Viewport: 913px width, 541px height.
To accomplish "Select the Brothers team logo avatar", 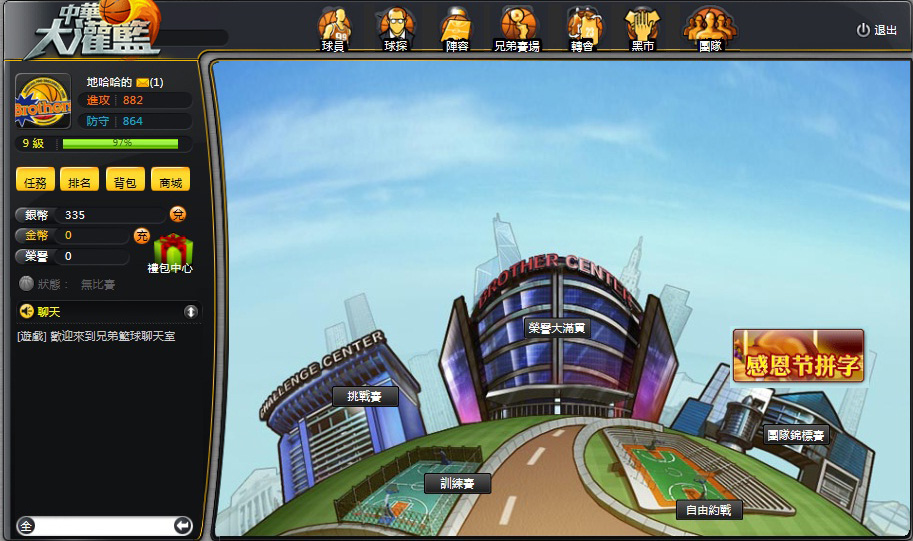I will point(43,101).
